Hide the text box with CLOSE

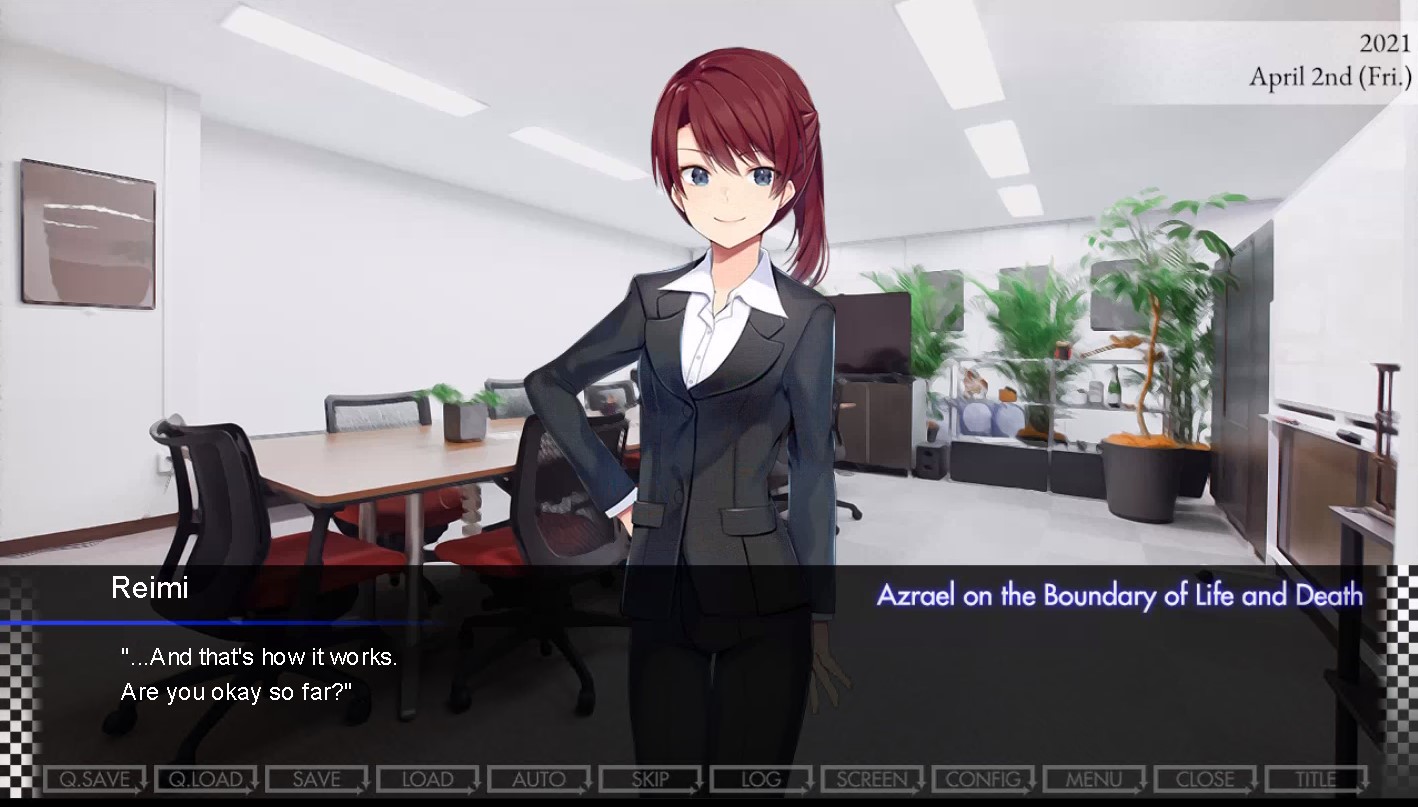click(1204, 779)
